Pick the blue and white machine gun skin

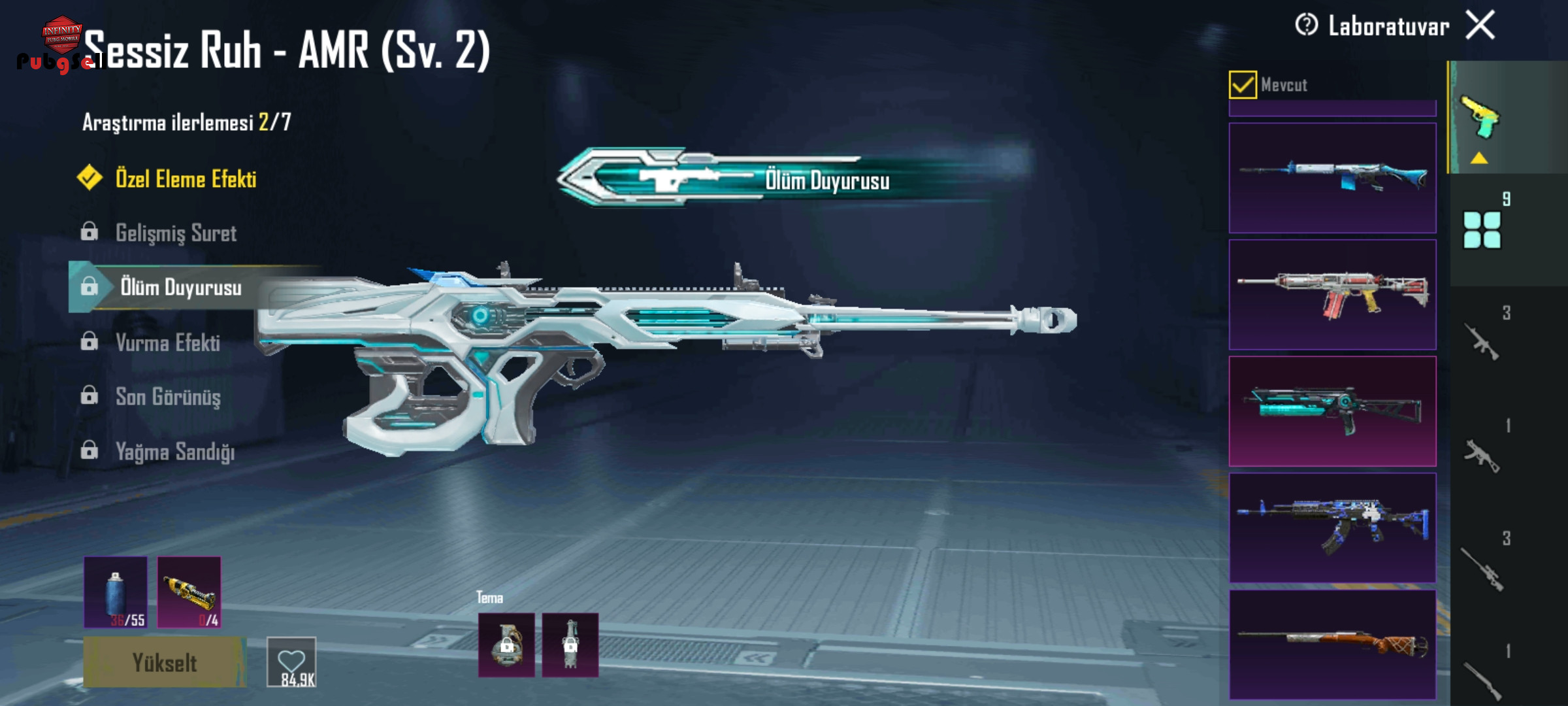click(x=1332, y=178)
